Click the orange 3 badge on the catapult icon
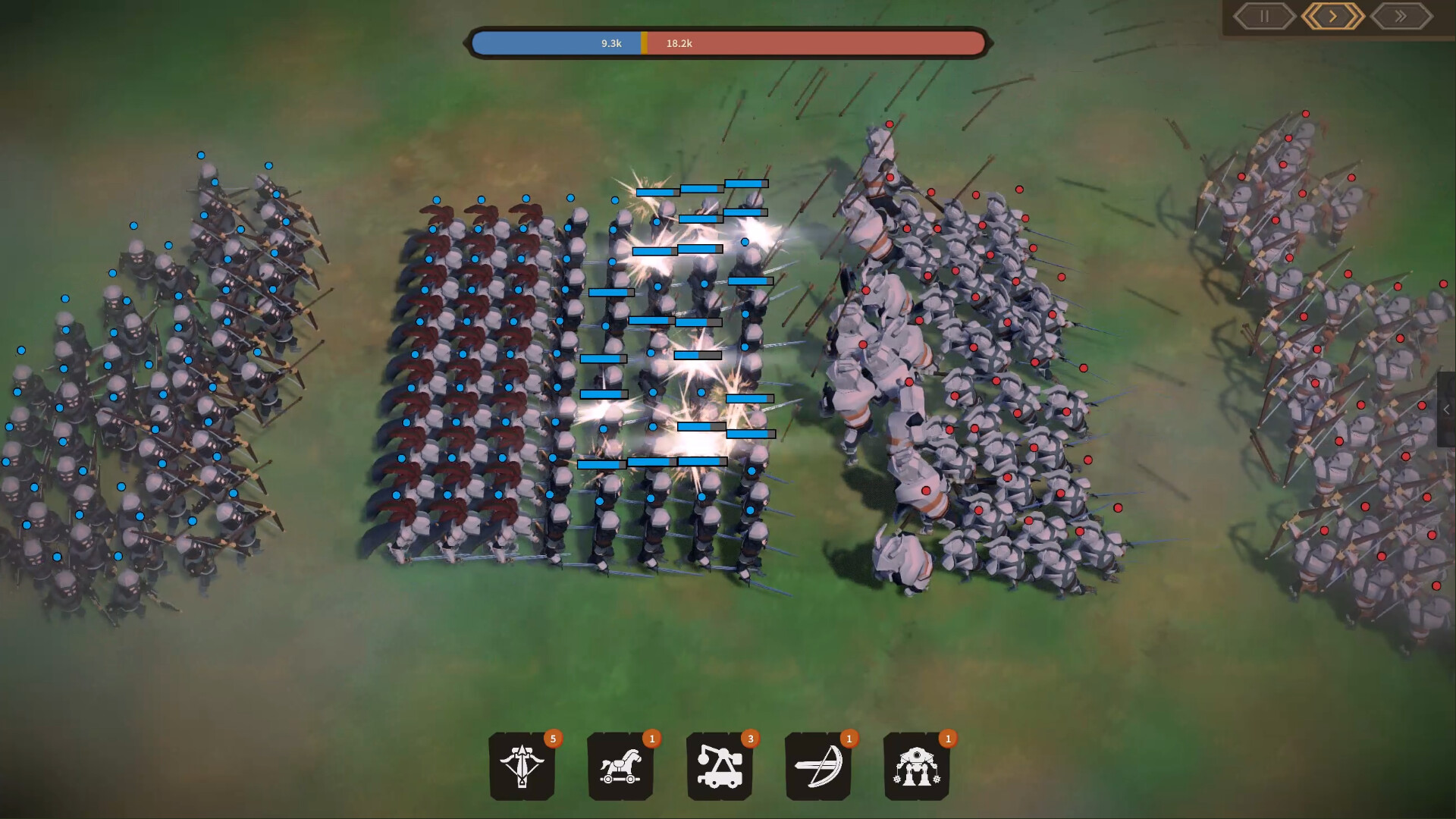Screen dimensions: 1456x819 point(750,737)
